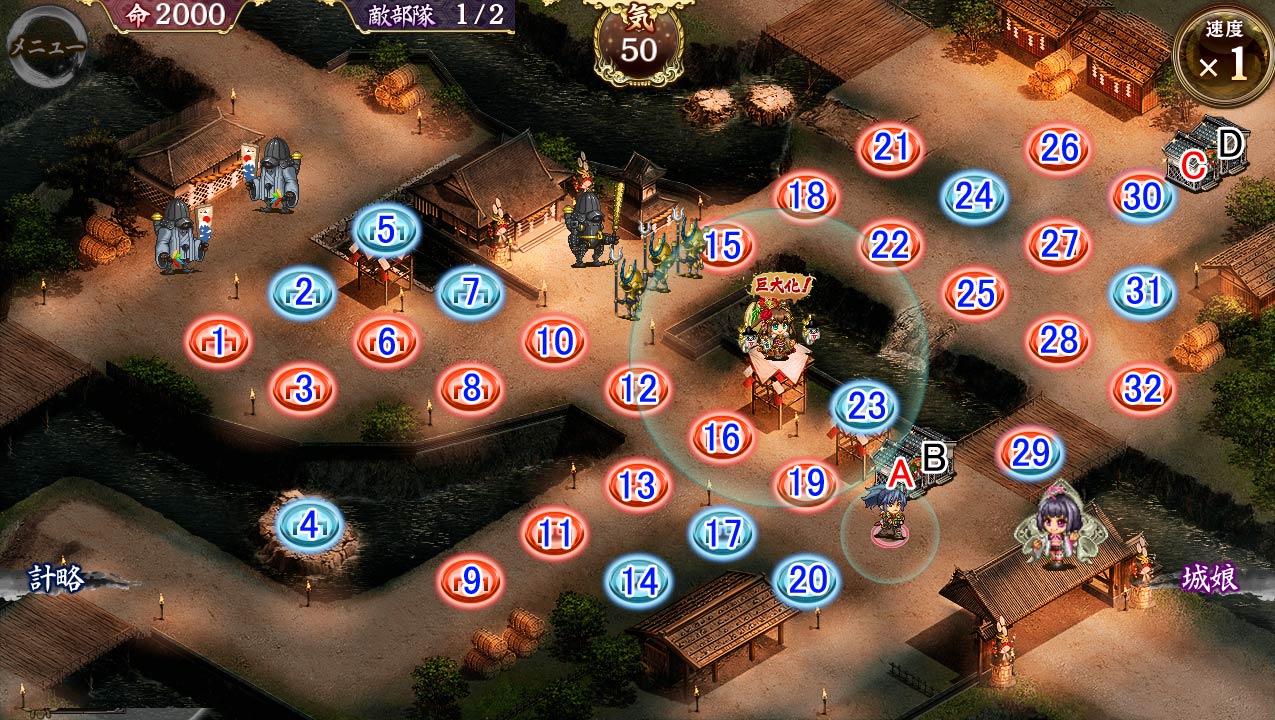Viewport: 1275px width, 720px height.
Task: Select red deployment tile 26
Action: 1059,148
